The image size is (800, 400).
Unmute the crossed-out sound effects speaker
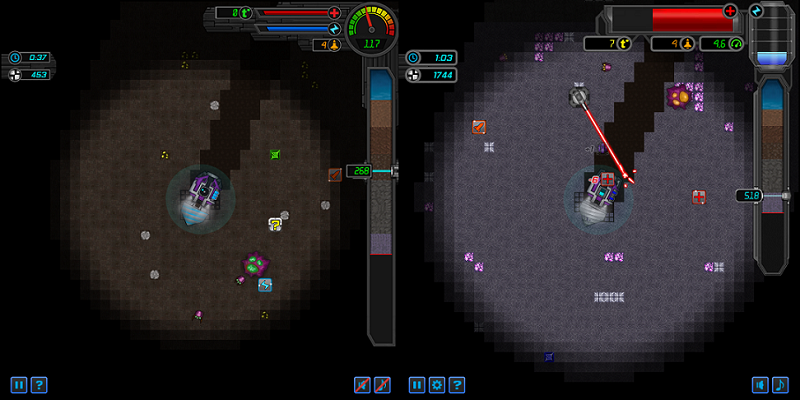point(363,384)
